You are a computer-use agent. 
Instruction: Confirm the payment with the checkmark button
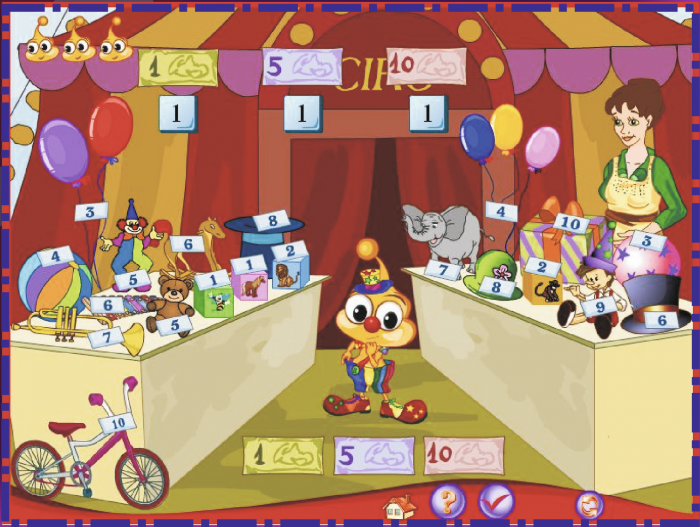point(496,500)
